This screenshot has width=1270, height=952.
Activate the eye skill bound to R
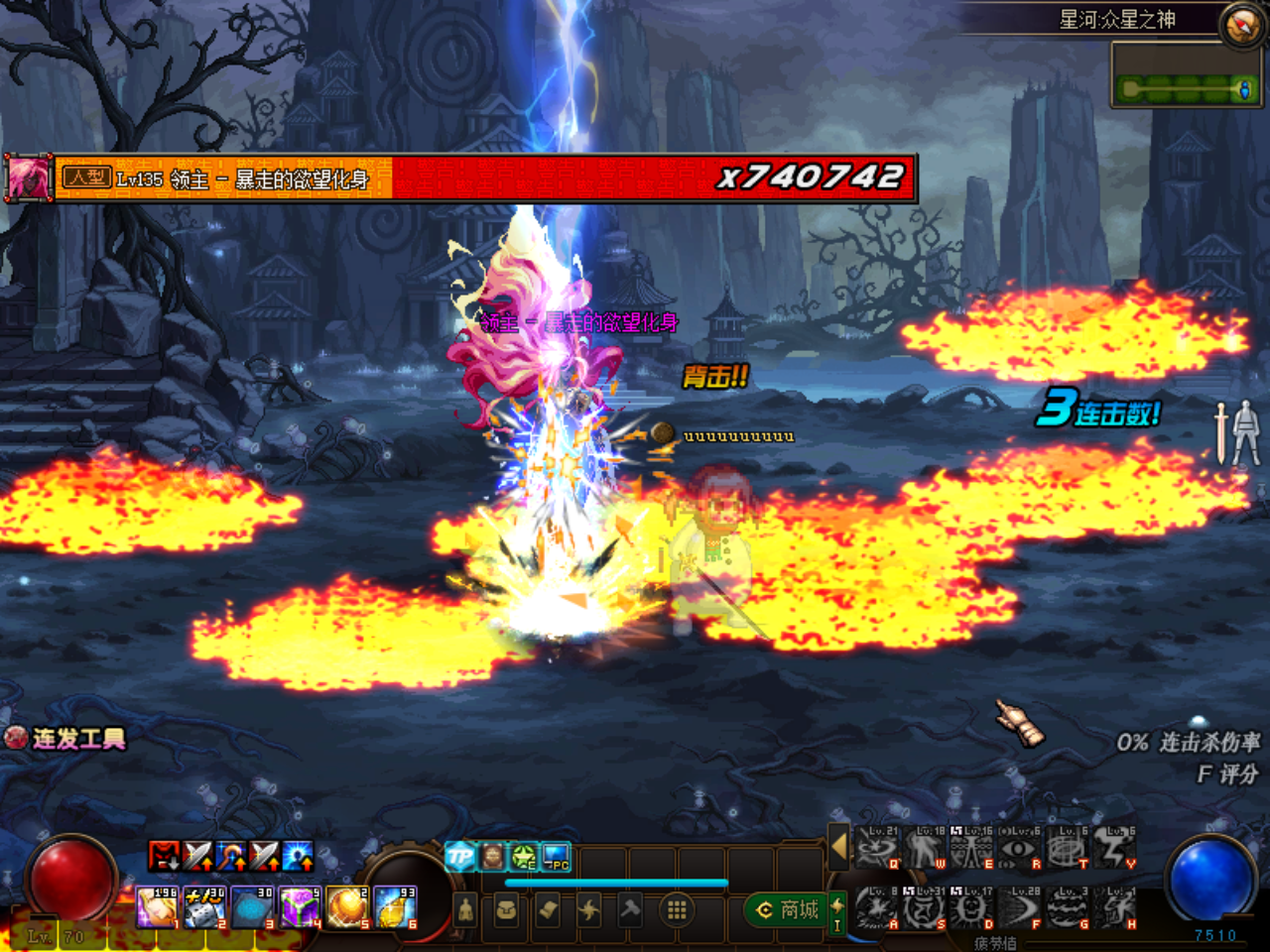(1020, 849)
